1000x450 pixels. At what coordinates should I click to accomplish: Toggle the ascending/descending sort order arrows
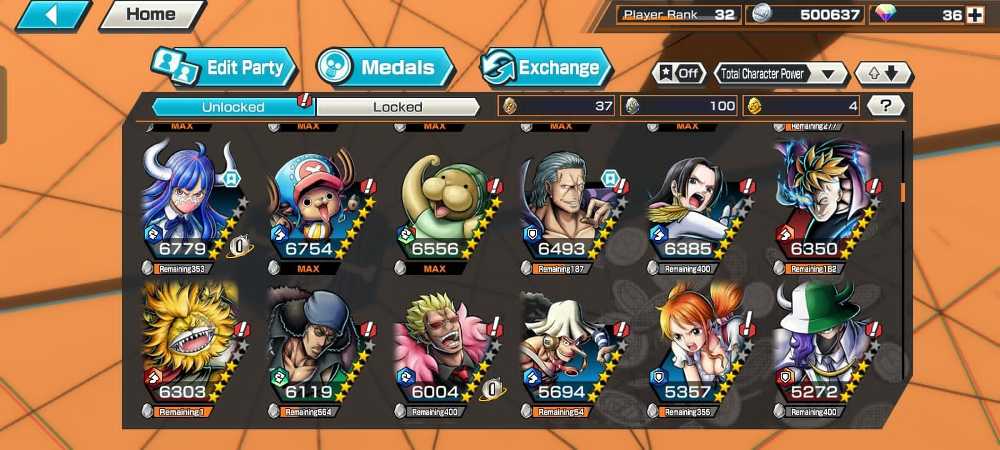882,73
